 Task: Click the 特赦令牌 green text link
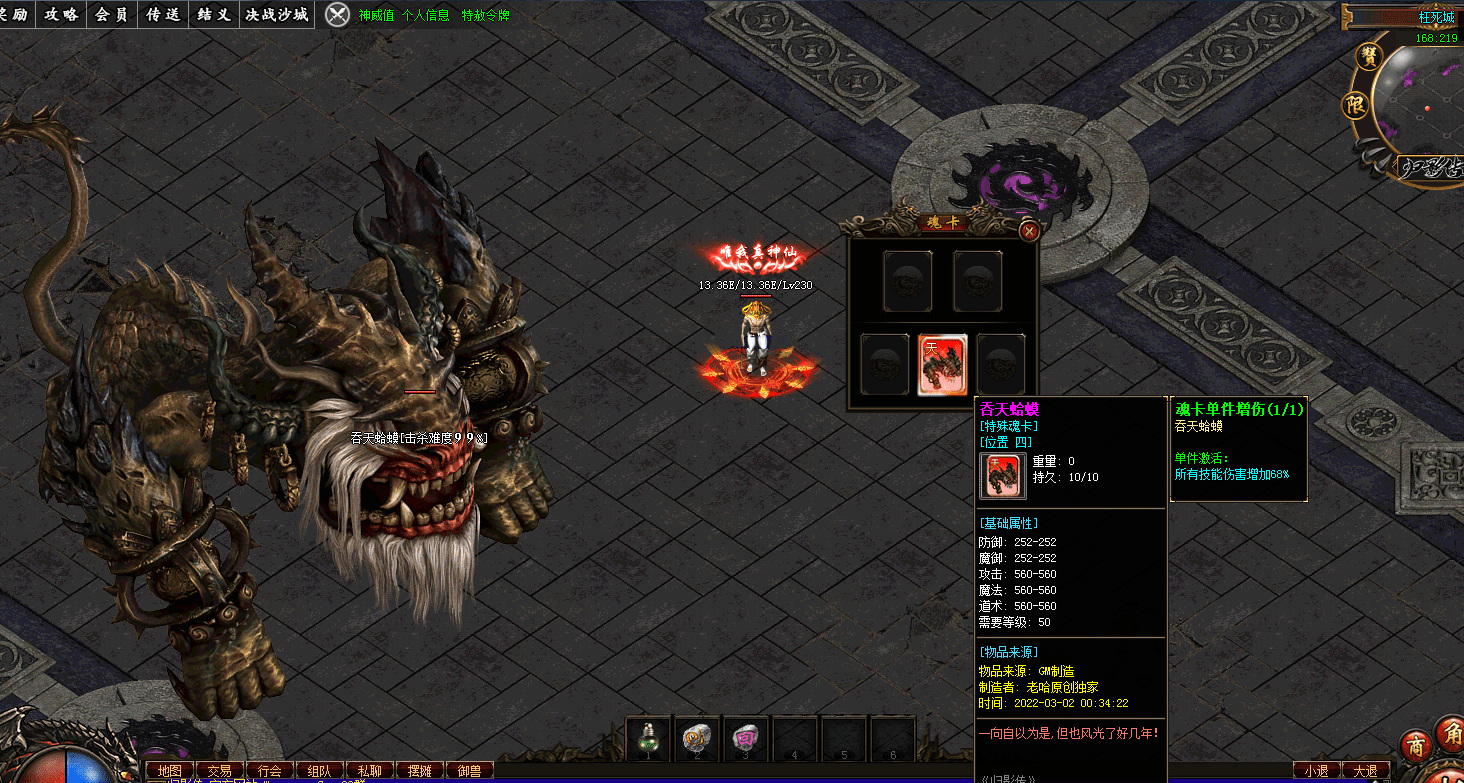pos(485,16)
